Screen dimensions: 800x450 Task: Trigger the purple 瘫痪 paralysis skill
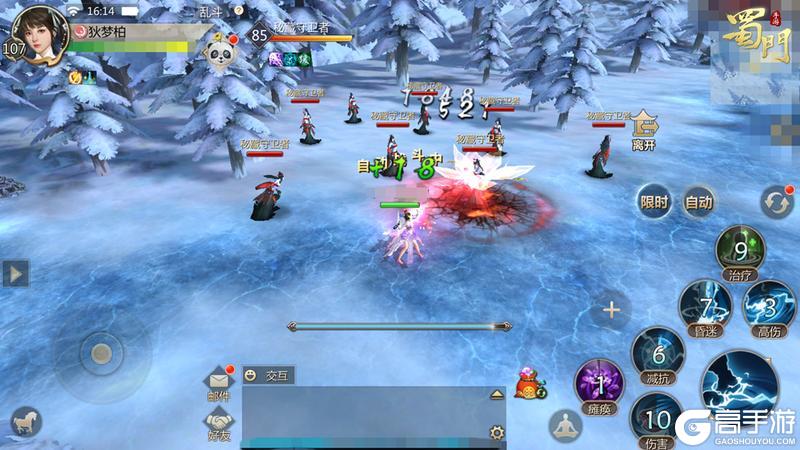pos(600,385)
